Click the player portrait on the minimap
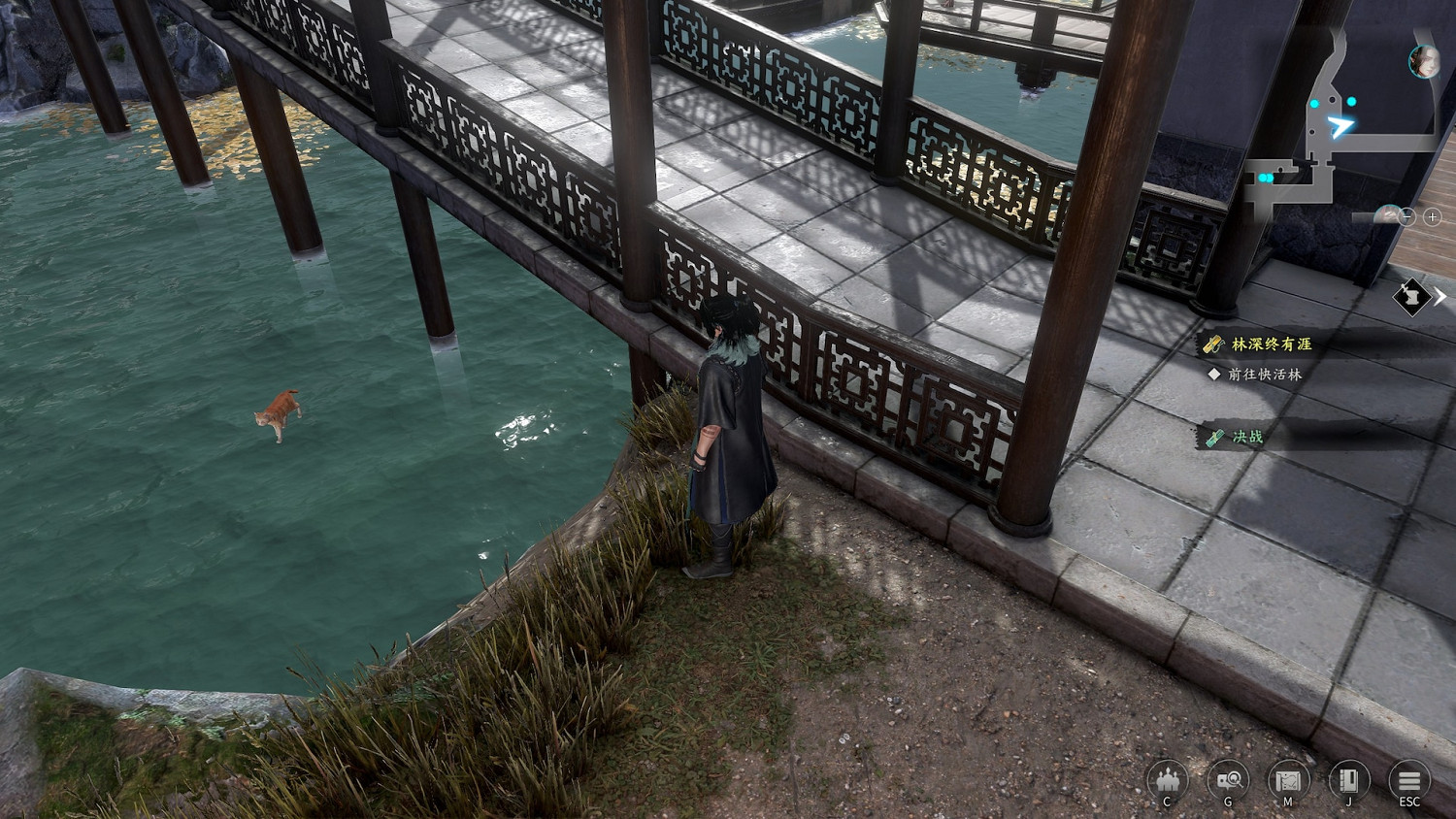 (1423, 62)
